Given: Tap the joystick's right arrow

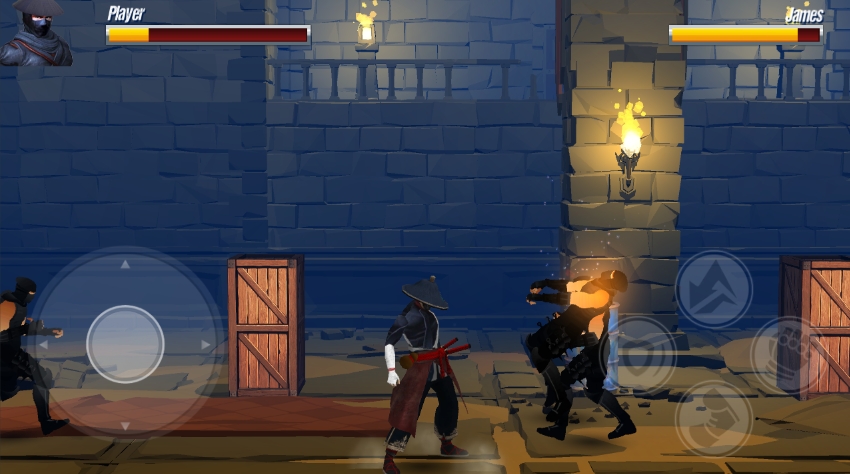Looking at the screenshot, I should [206, 345].
